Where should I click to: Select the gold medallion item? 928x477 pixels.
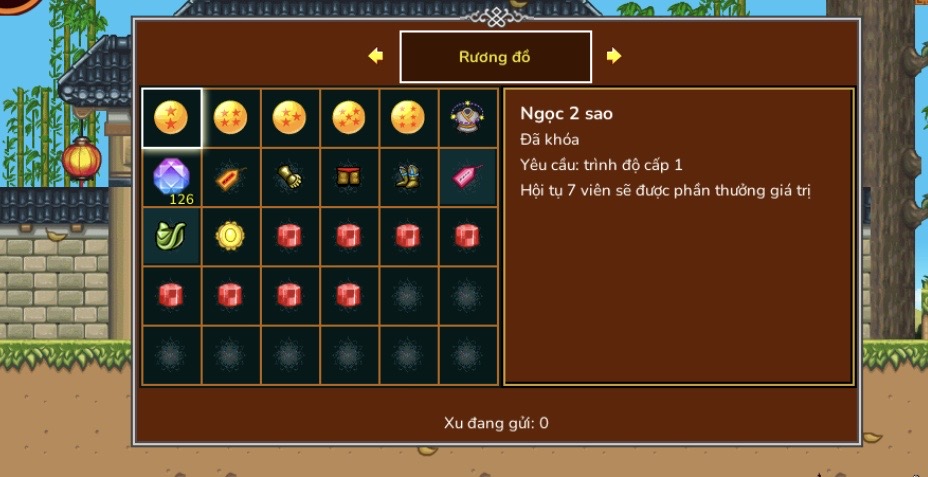tap(230, 236)
